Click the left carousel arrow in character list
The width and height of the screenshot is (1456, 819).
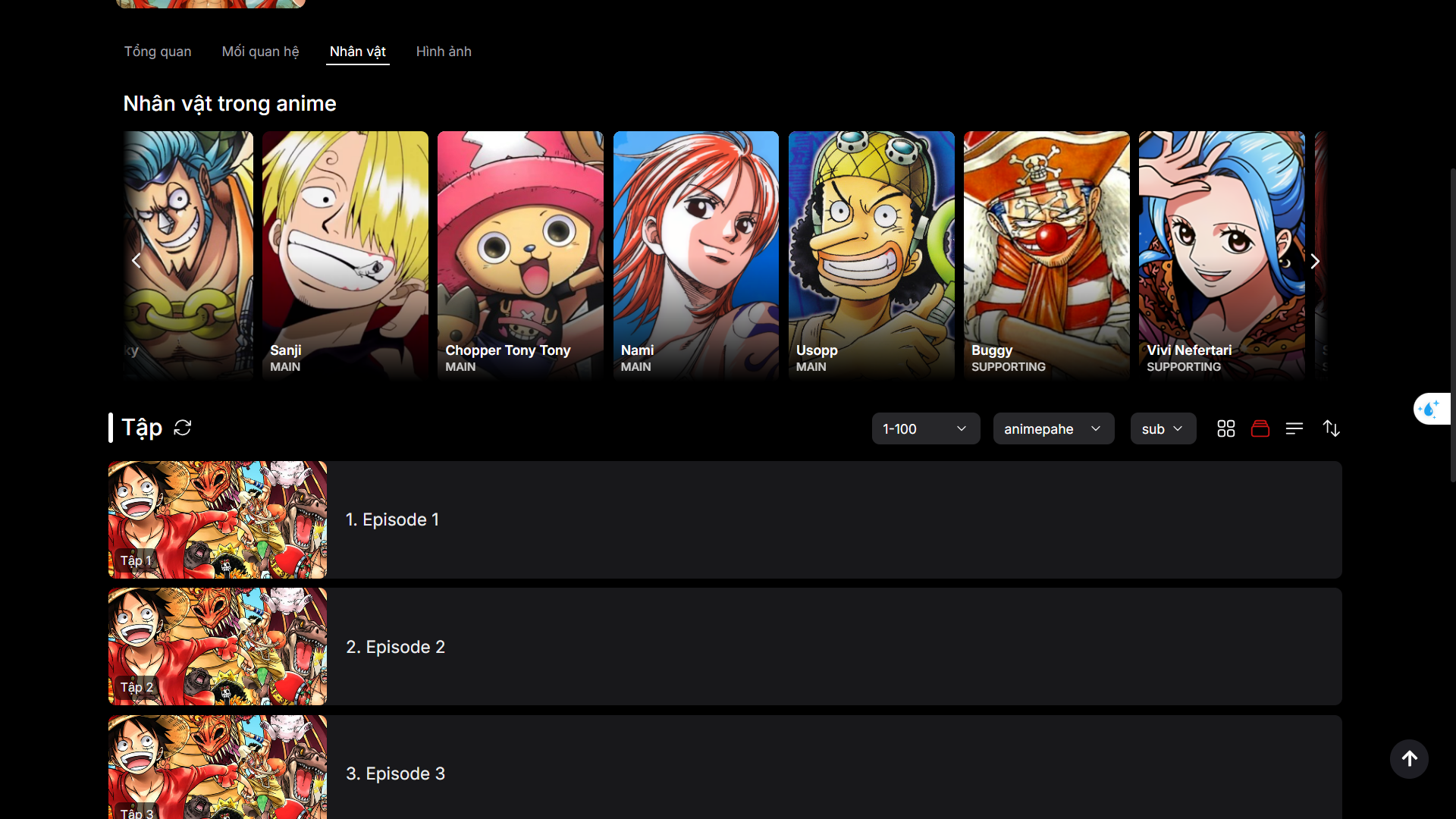(136, 260)
